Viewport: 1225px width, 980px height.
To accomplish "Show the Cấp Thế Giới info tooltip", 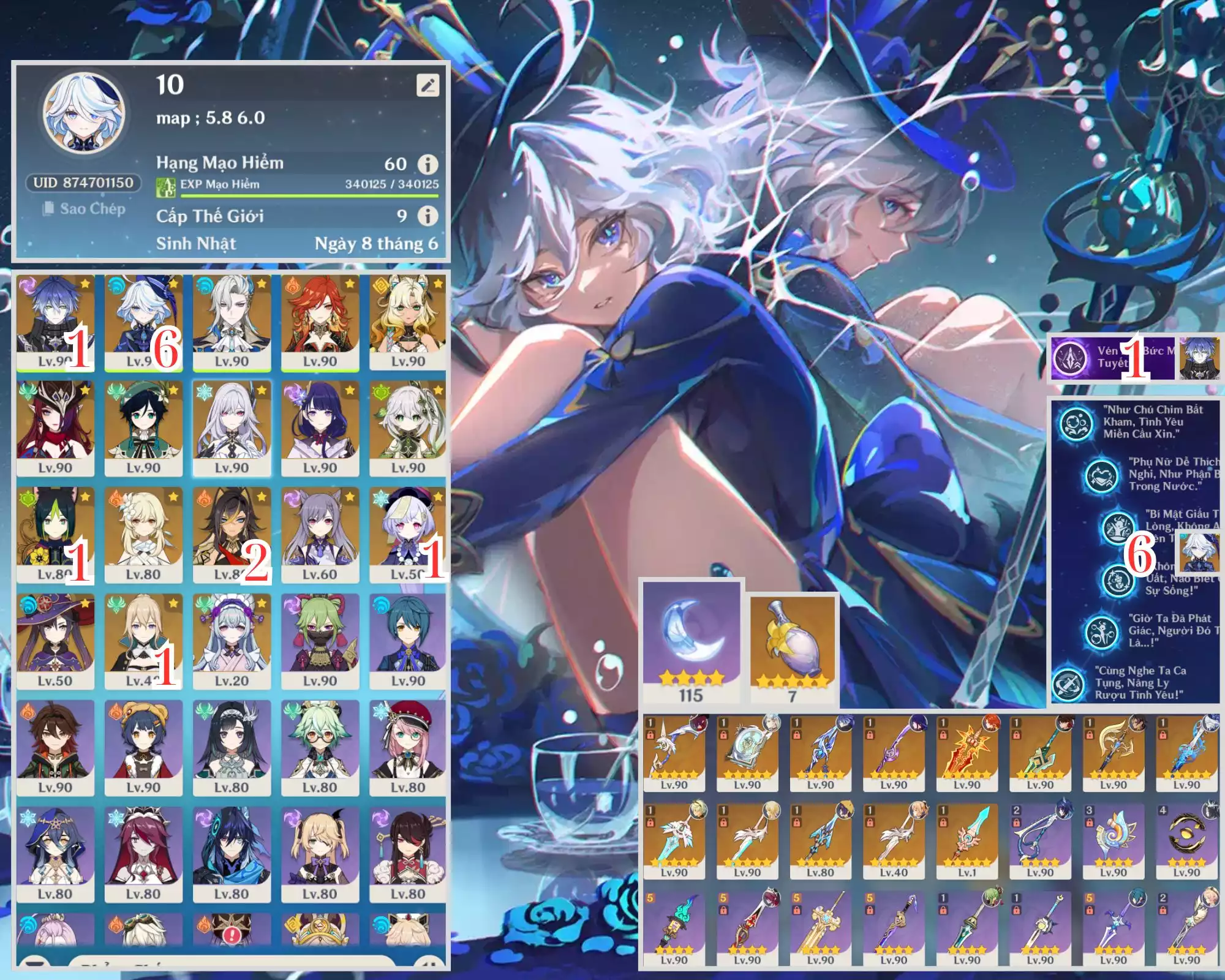I will coord(428,216).
